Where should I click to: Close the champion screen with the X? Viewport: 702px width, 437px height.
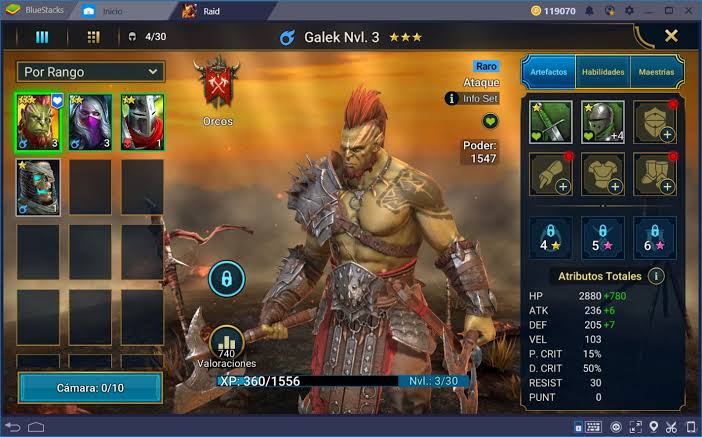(x=671, y=36)
